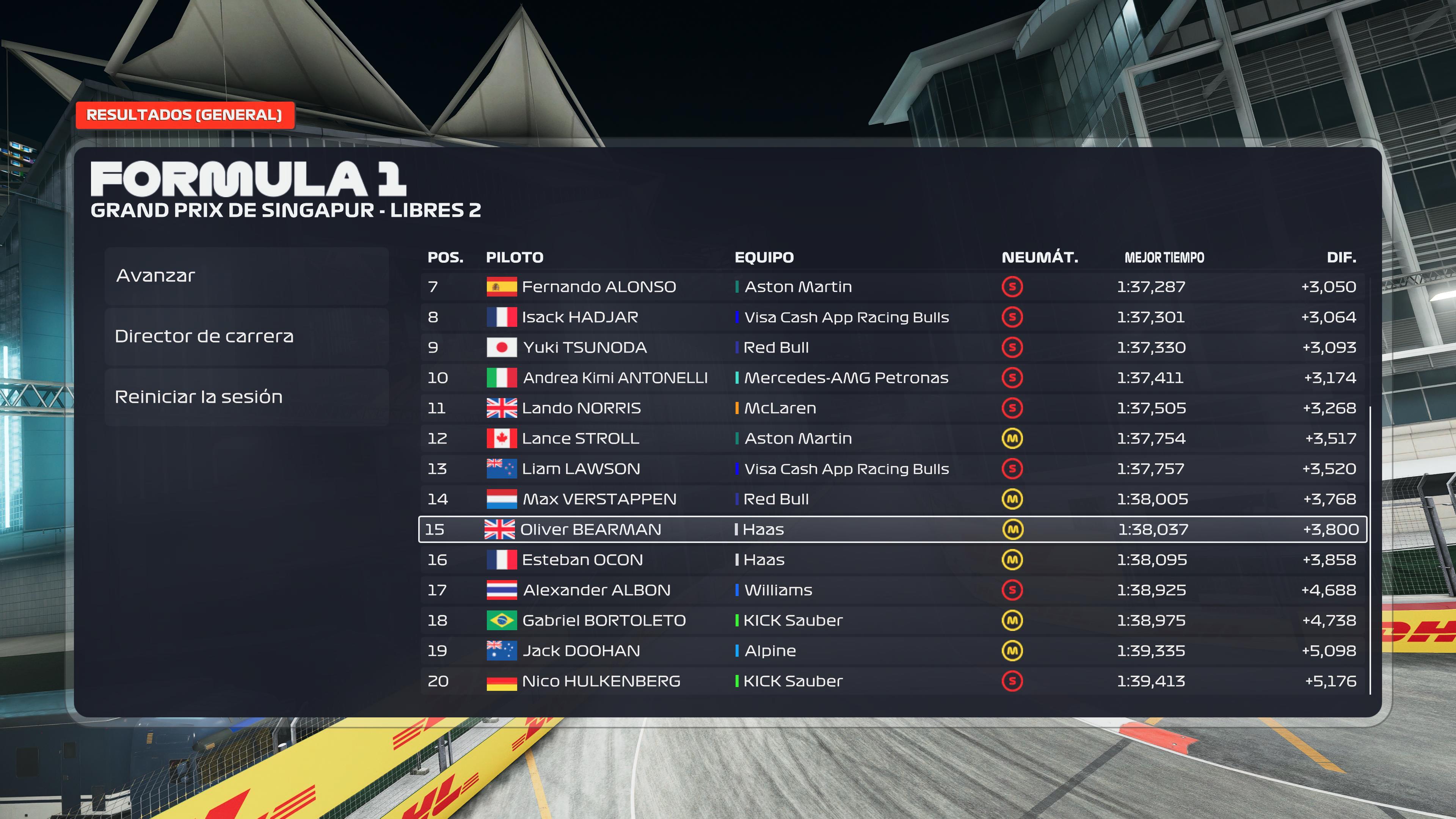Select Esteban OCON's row
Viewport: 1456px width, 819px height.
pyautogui.click(x=892, y=560)
